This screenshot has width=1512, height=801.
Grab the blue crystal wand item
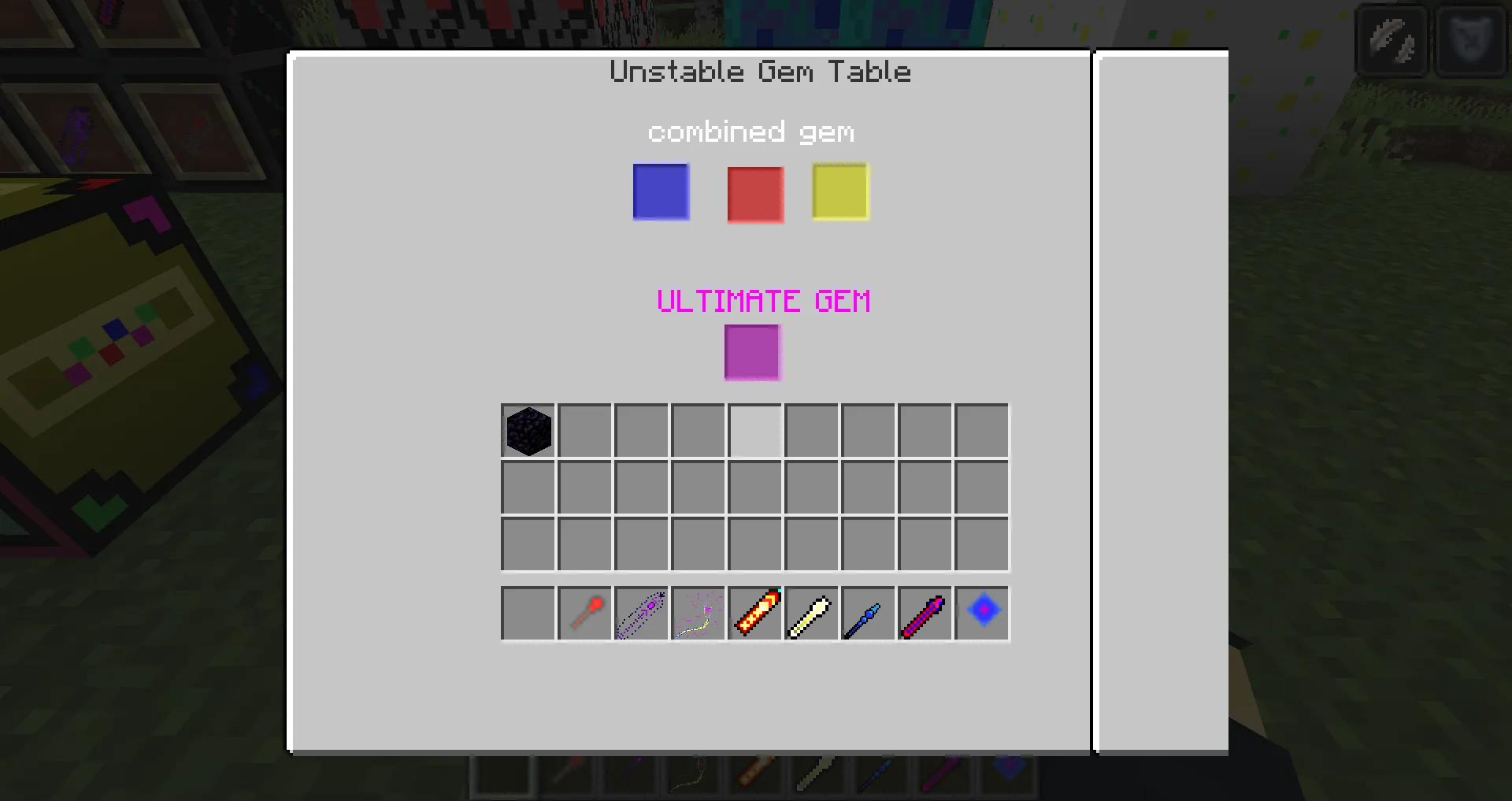pyautogui.click(x=867, y=614)
